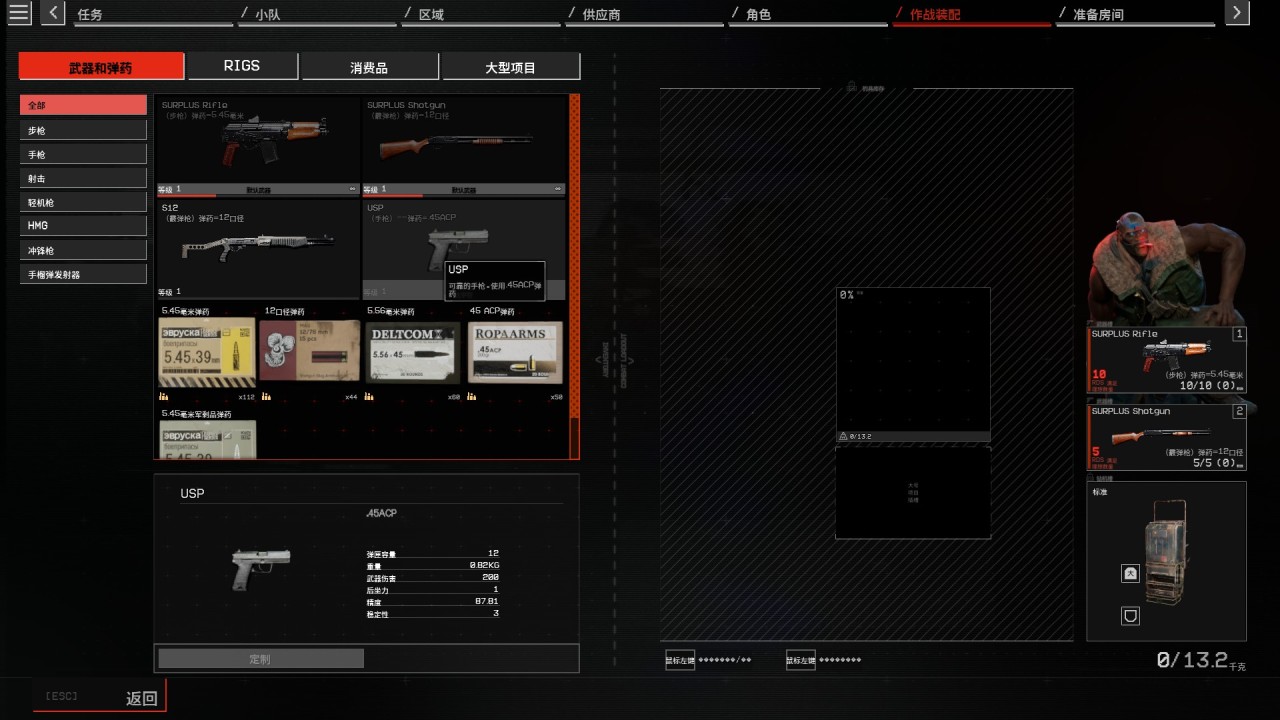1280x720 pixels.
Task: Switch to the RIGS category
Action: click(242, 66)
